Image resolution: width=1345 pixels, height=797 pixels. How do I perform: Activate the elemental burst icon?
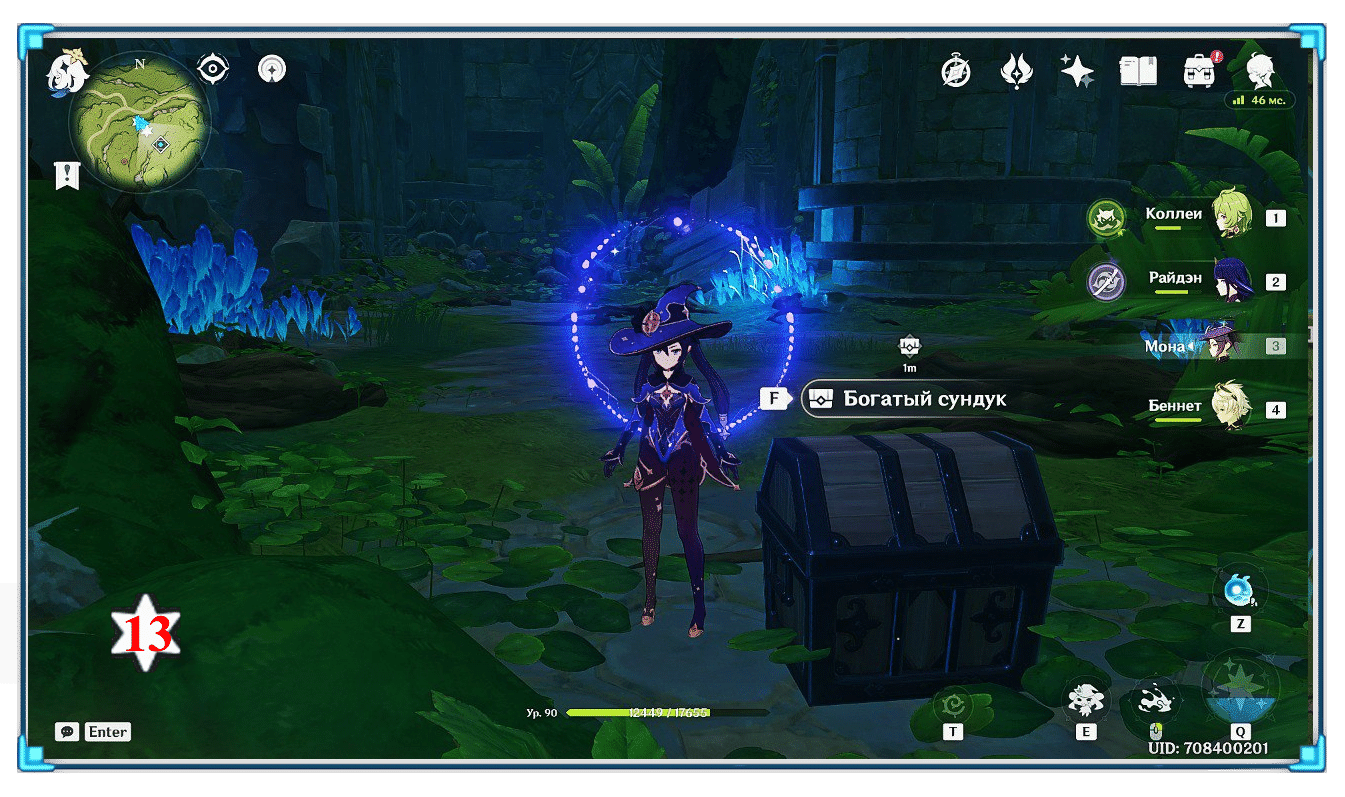coord(1240,688)
